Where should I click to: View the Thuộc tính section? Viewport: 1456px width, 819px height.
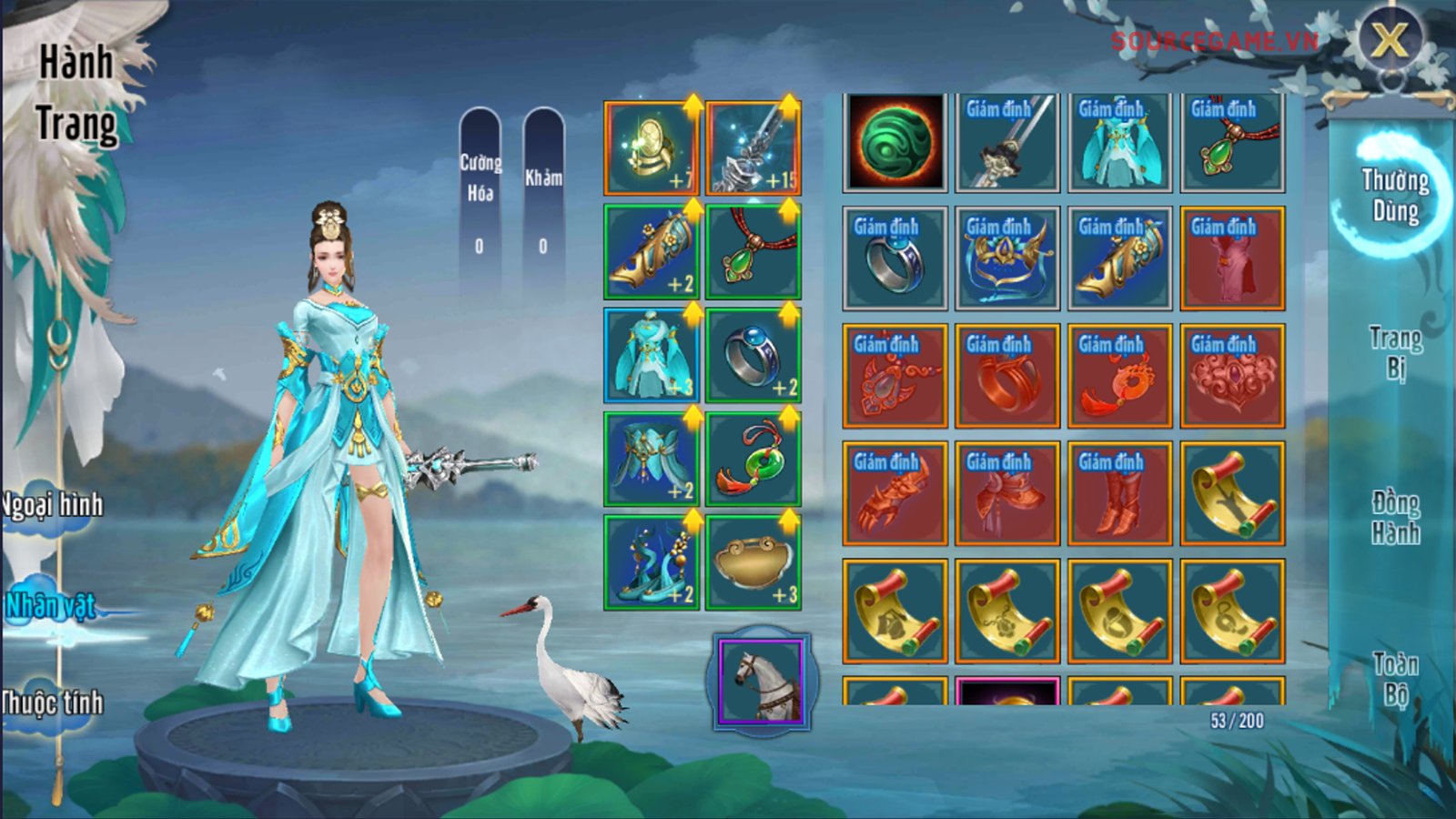tap(52, 703)
